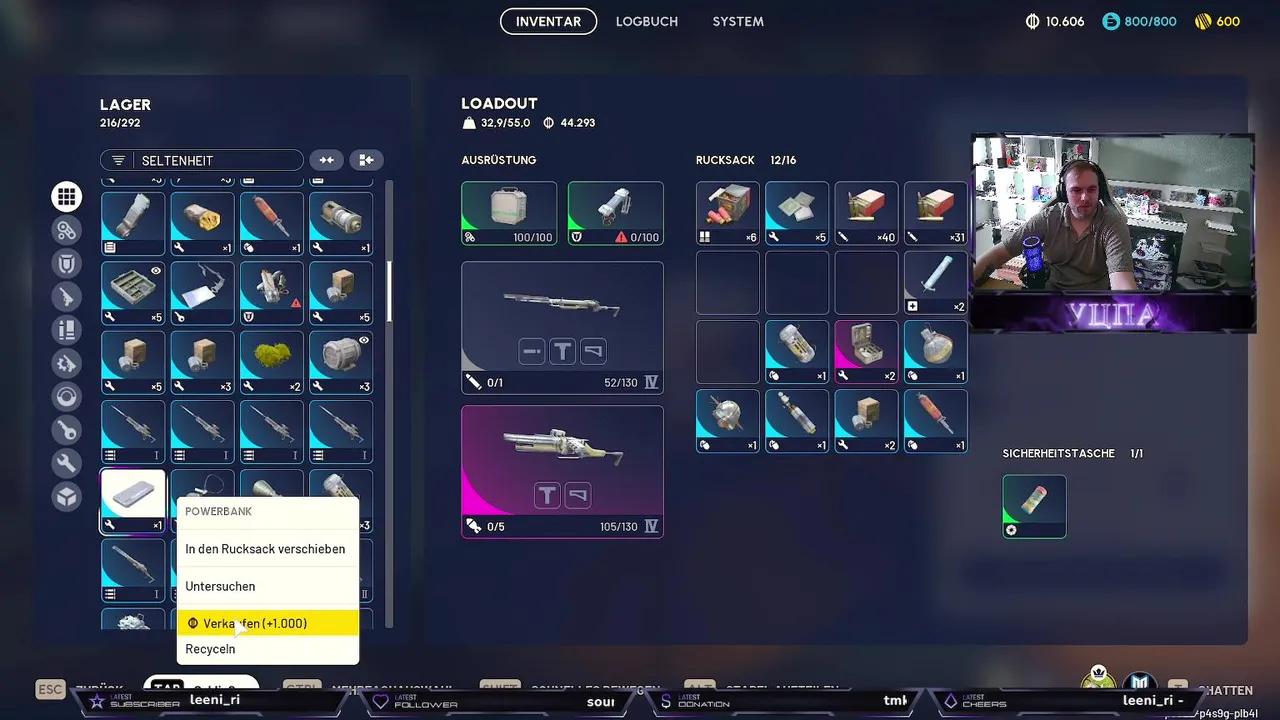The height and width of the screenshot is (720, 1280).
Task: Select the ring-shaped ammo category icon
Action: coord(66,396)
